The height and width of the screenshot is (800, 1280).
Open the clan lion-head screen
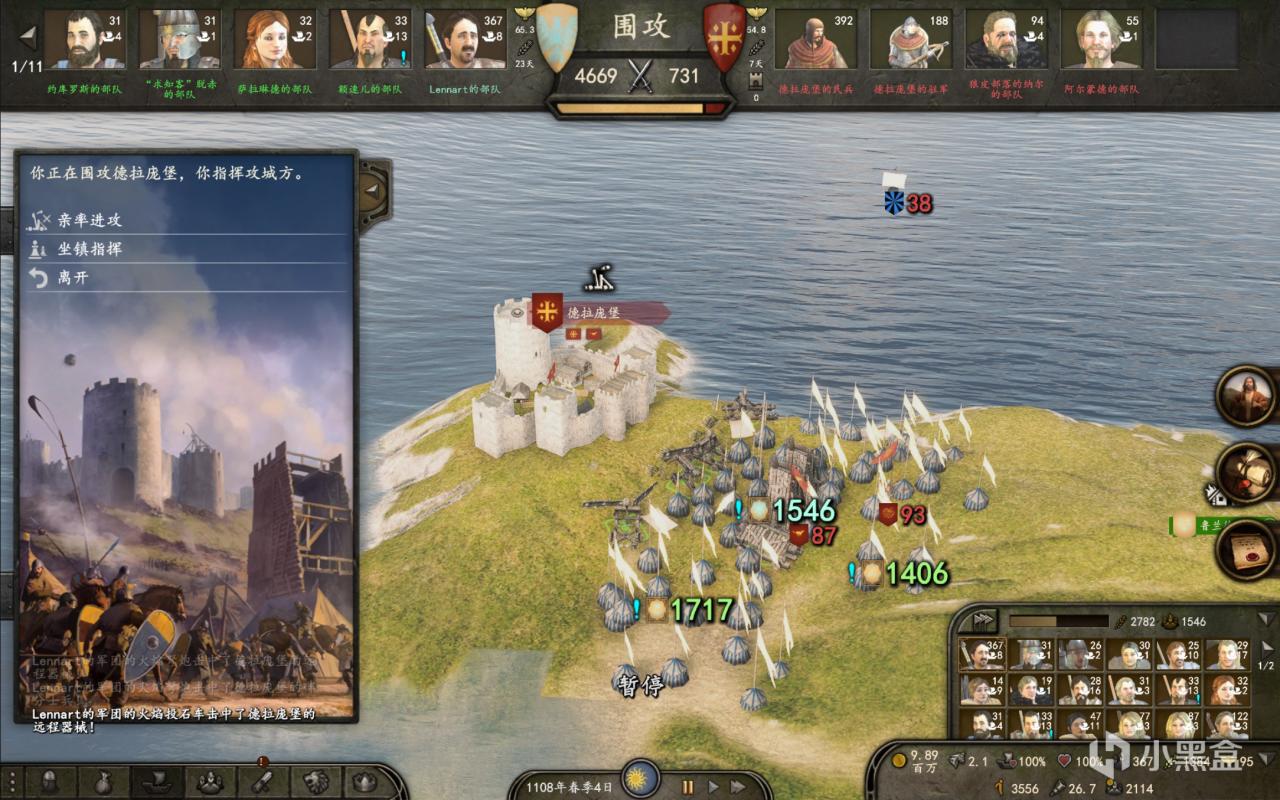point(313,783)
